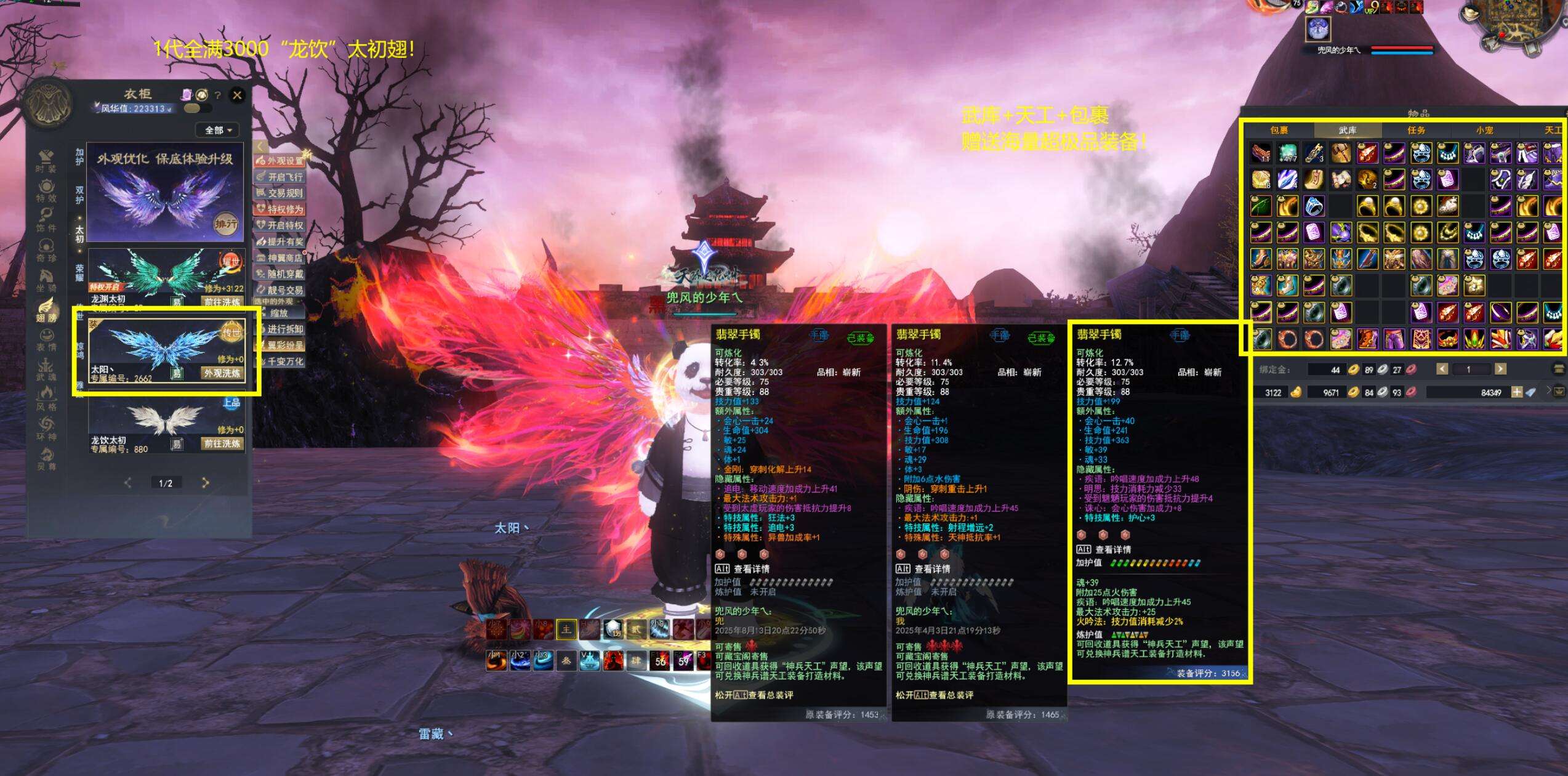Click 前往洗炼 for 龙饮太初 wings

coord(222,443)
